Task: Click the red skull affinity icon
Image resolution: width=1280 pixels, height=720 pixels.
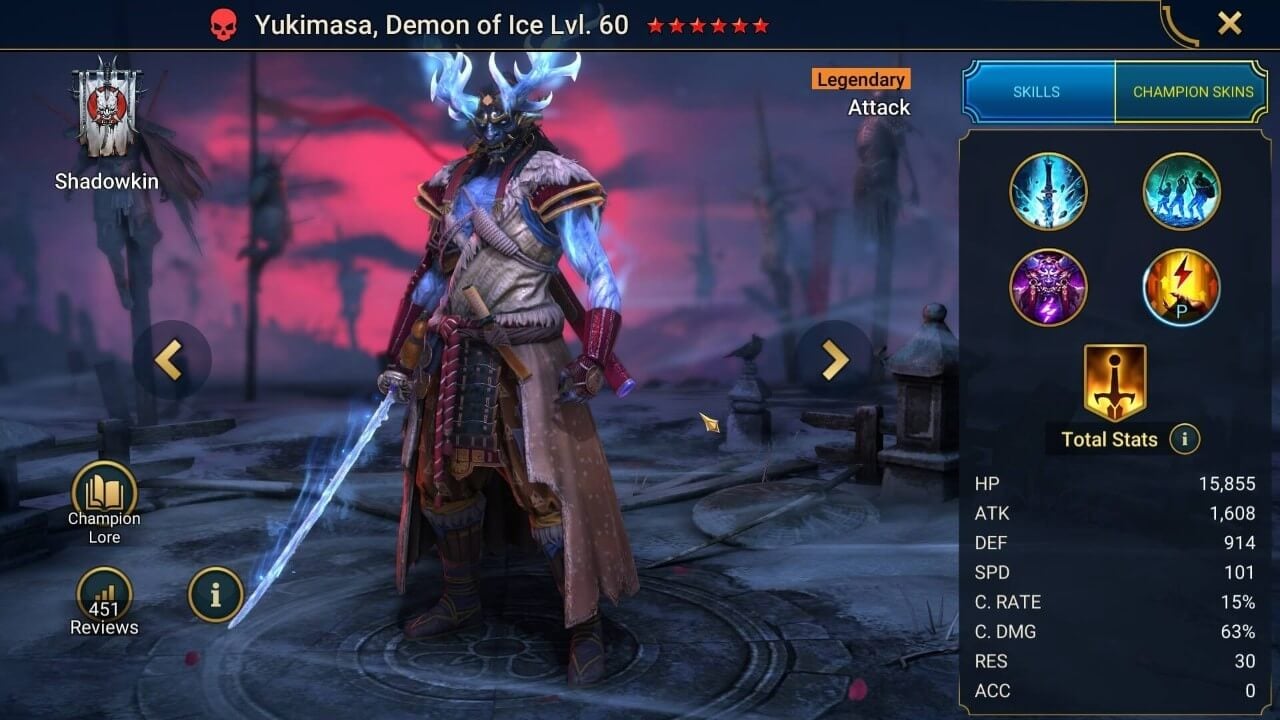Action: pyautogui.click(x=224, y=25)
